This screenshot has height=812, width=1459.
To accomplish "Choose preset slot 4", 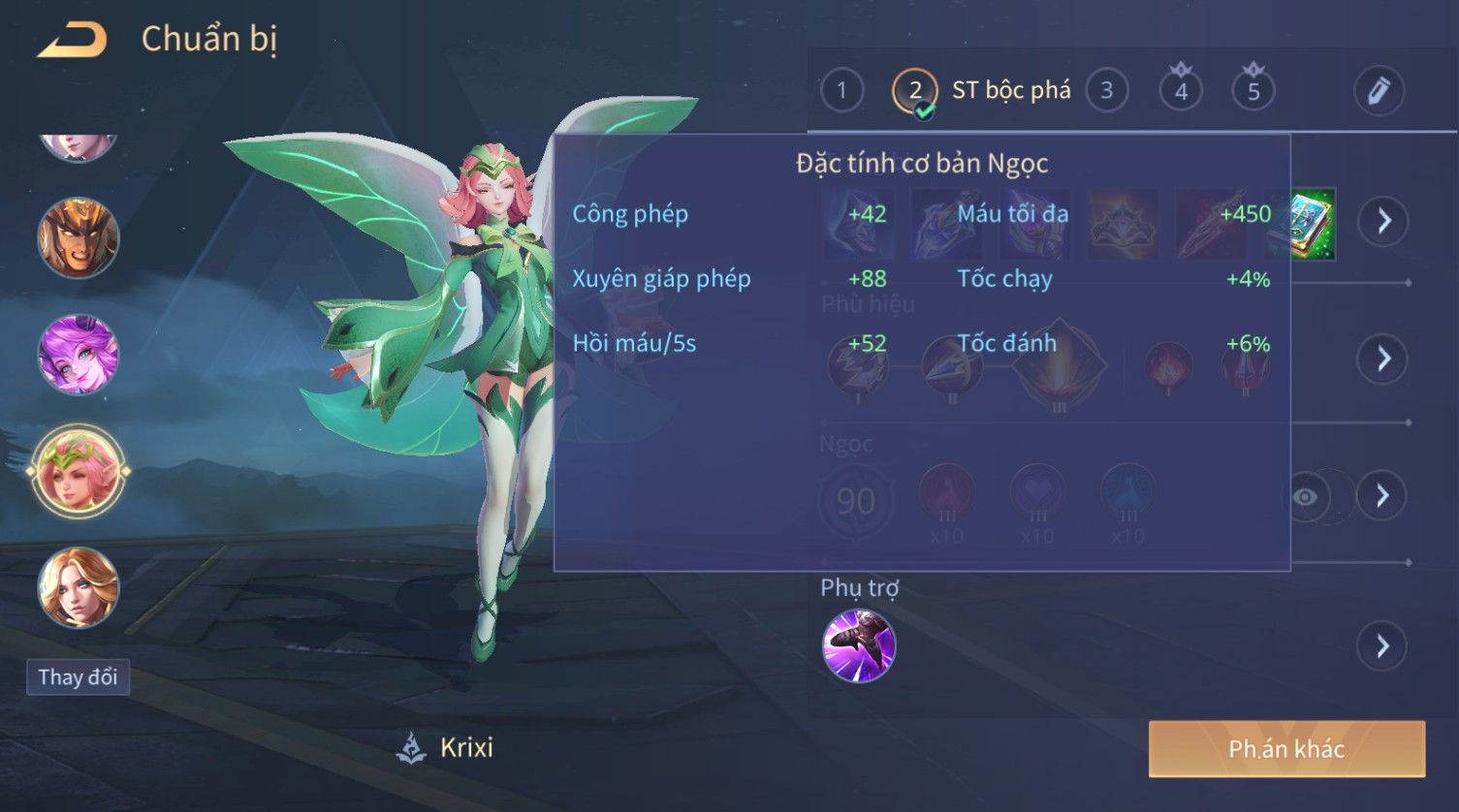I will tap(1181, 91).
